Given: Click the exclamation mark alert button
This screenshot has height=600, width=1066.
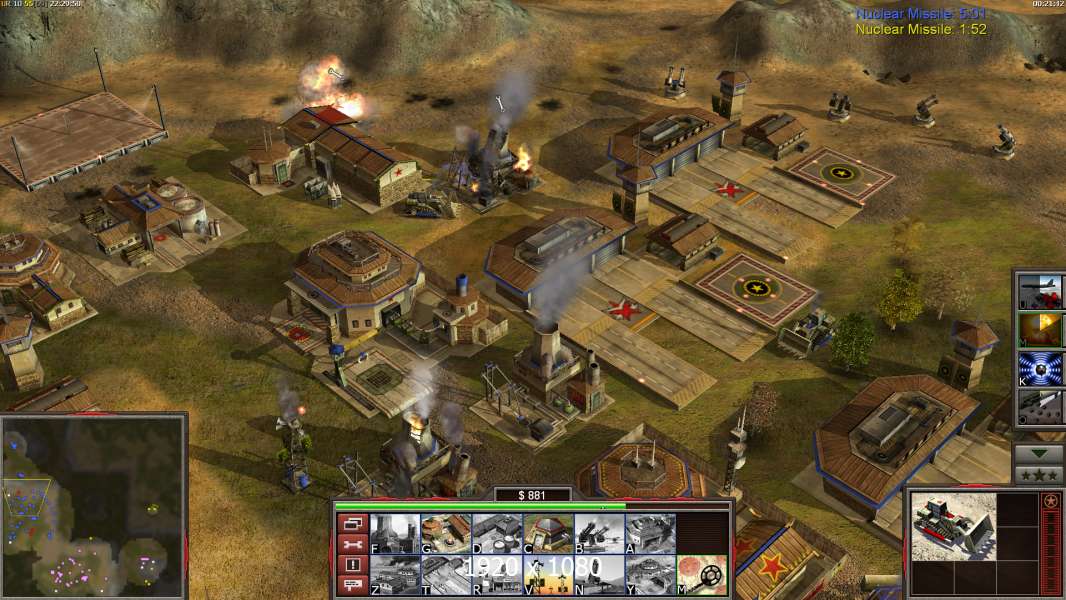Looking at the screenshot, I should [353, 565].
